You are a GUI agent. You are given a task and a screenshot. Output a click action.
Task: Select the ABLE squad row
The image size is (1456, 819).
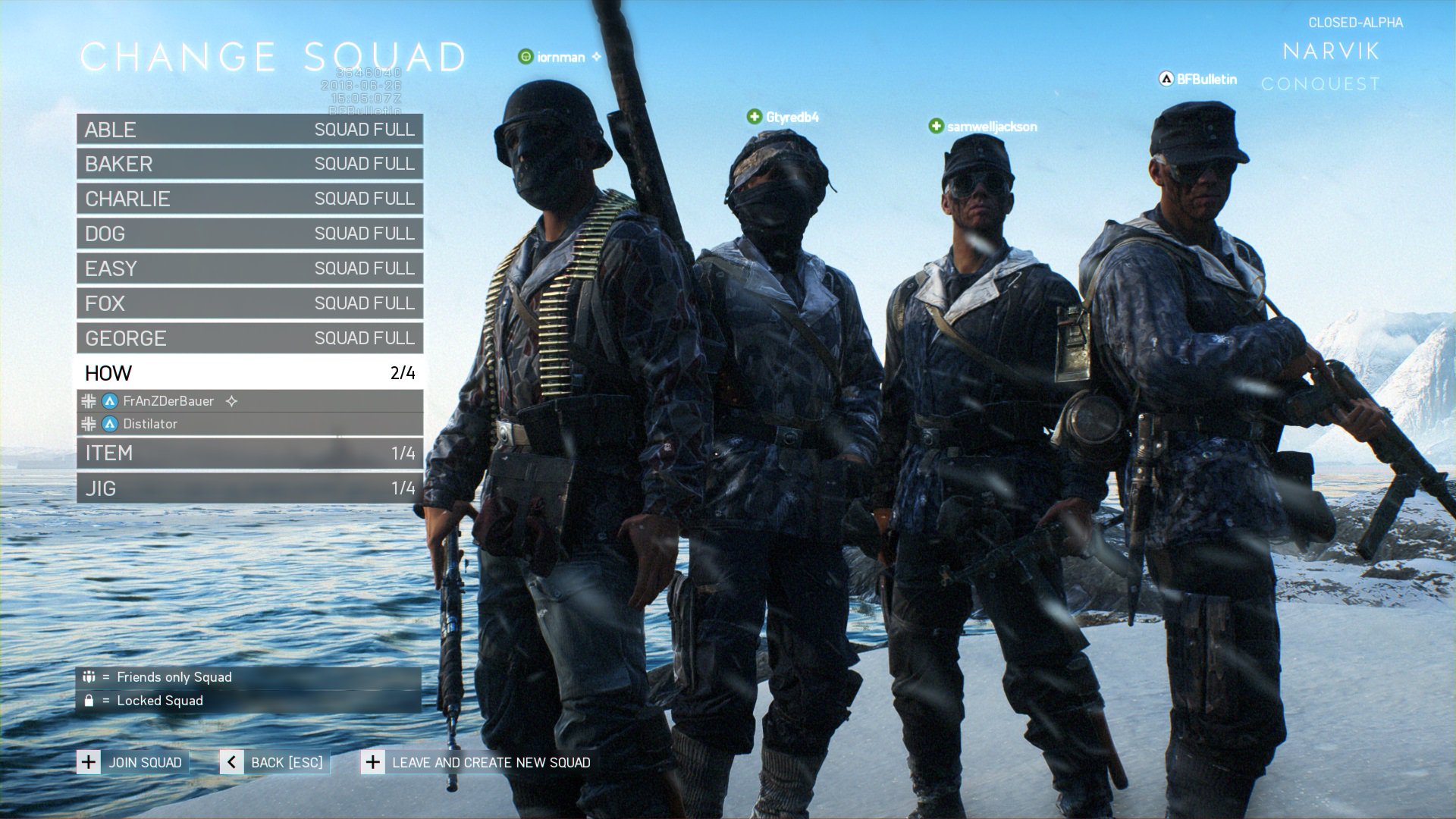pyautogui.click(x=249, y=130)
